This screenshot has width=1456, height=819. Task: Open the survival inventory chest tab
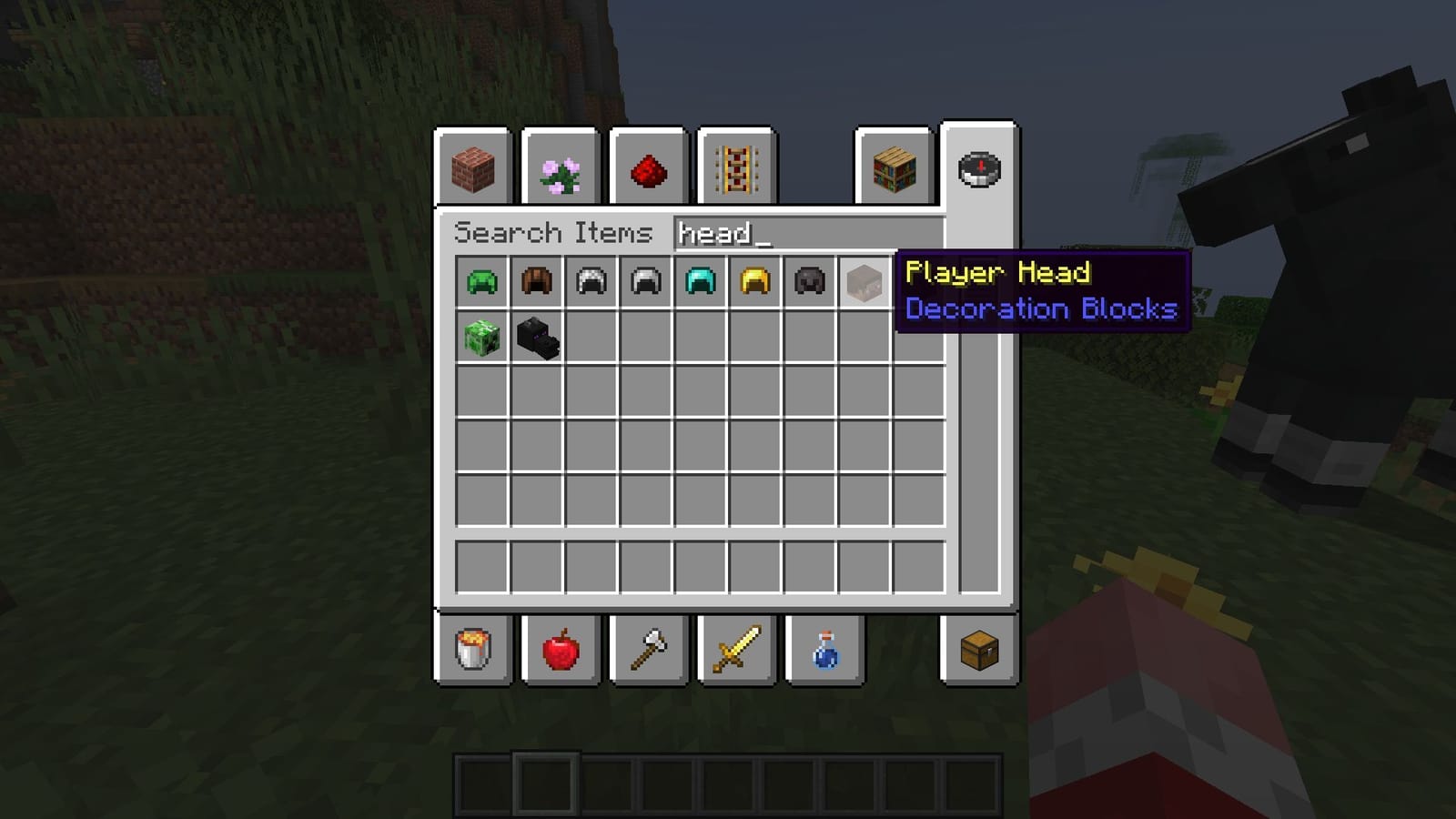pyautogui.click(x=981, y=650)
